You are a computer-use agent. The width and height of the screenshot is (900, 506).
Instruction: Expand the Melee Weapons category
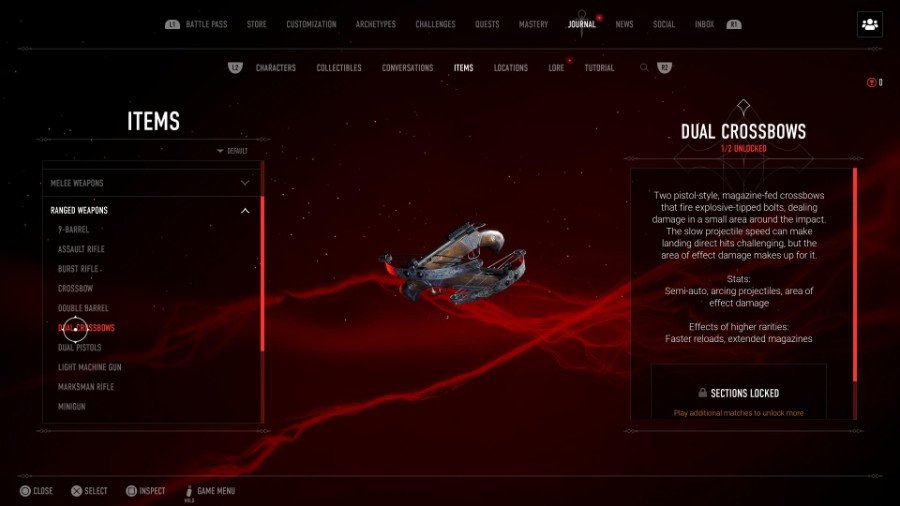(x=150, y=183)
